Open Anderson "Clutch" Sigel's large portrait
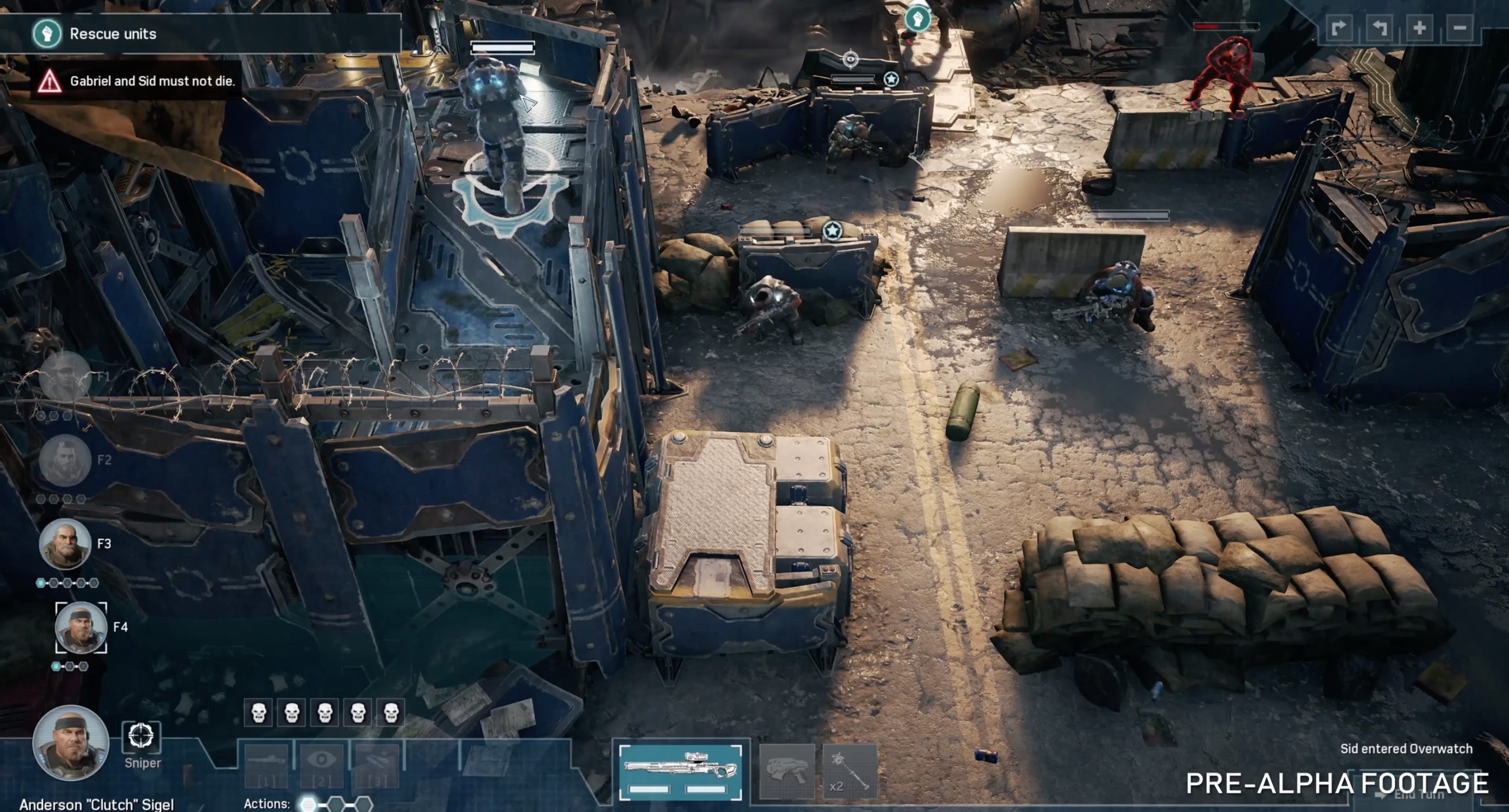 [71, 743]
